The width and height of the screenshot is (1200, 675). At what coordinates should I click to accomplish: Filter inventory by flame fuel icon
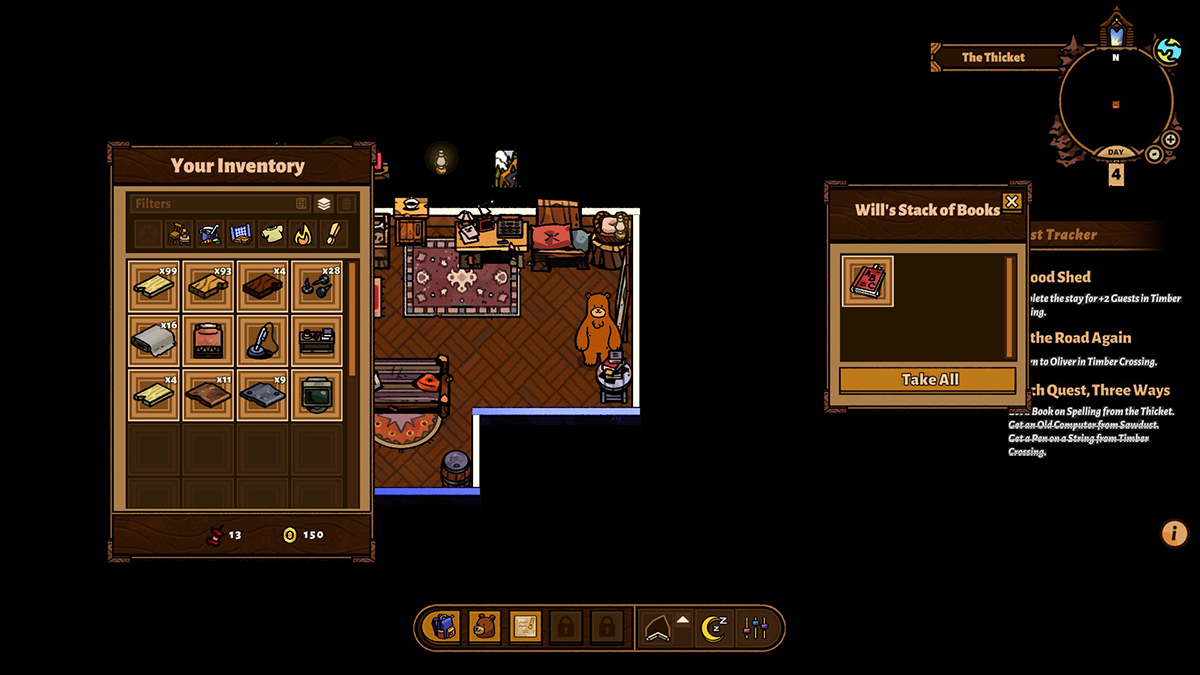coord(301,234)
